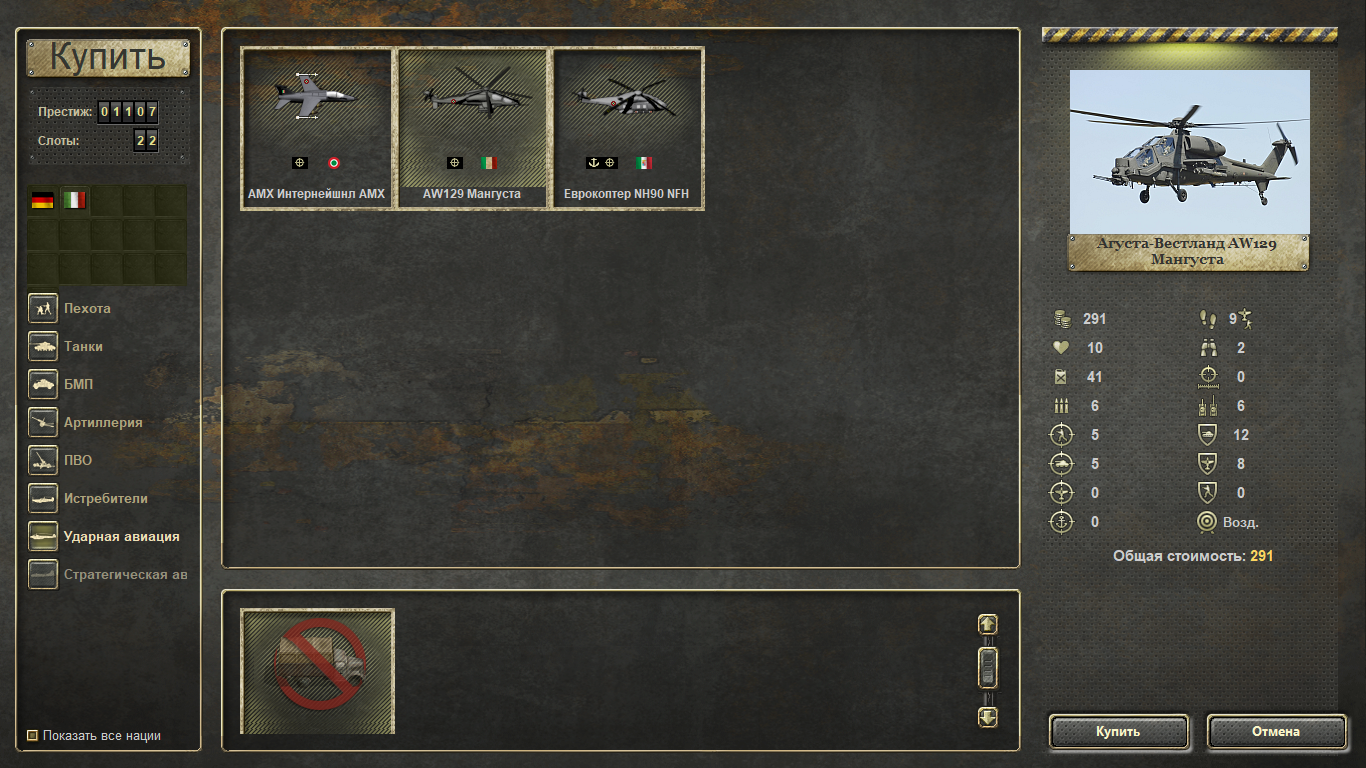
Task: Click the transport list down arrow
Action: [x=988, y=717]
